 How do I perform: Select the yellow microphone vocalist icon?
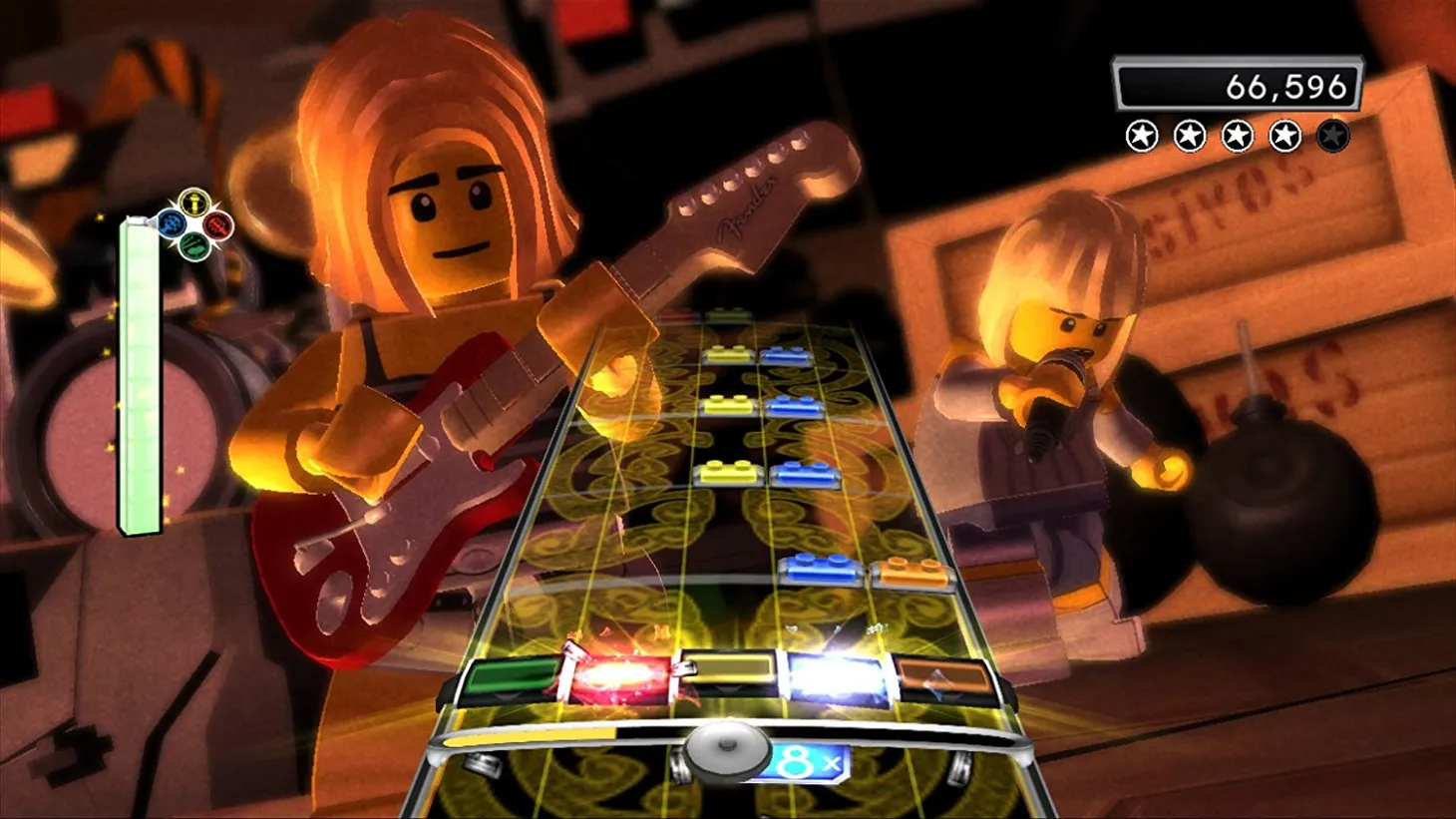point(194,203)
